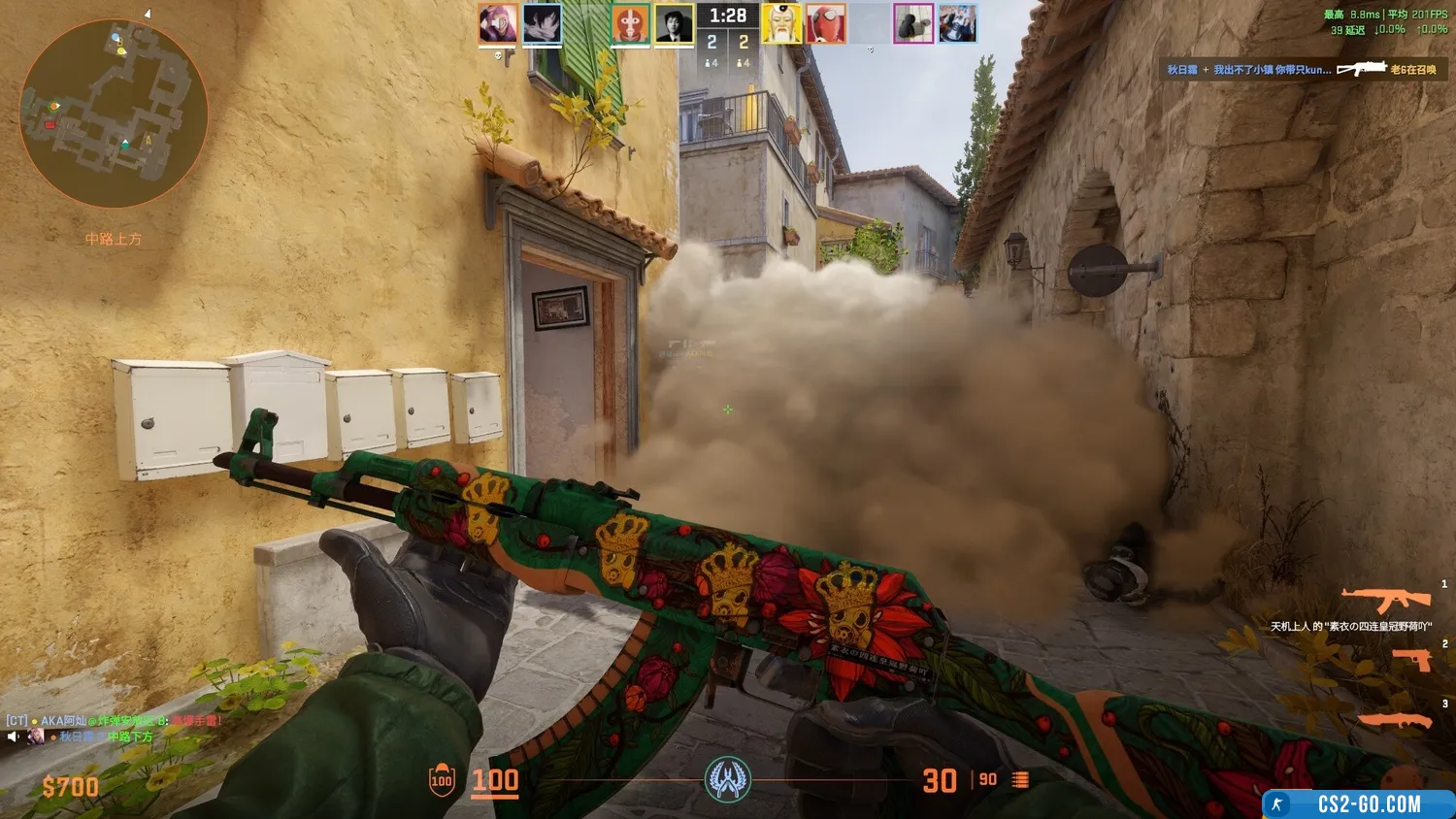
Task: Select the magenta-bordered player avatar
Action: [x=913, y=24]
